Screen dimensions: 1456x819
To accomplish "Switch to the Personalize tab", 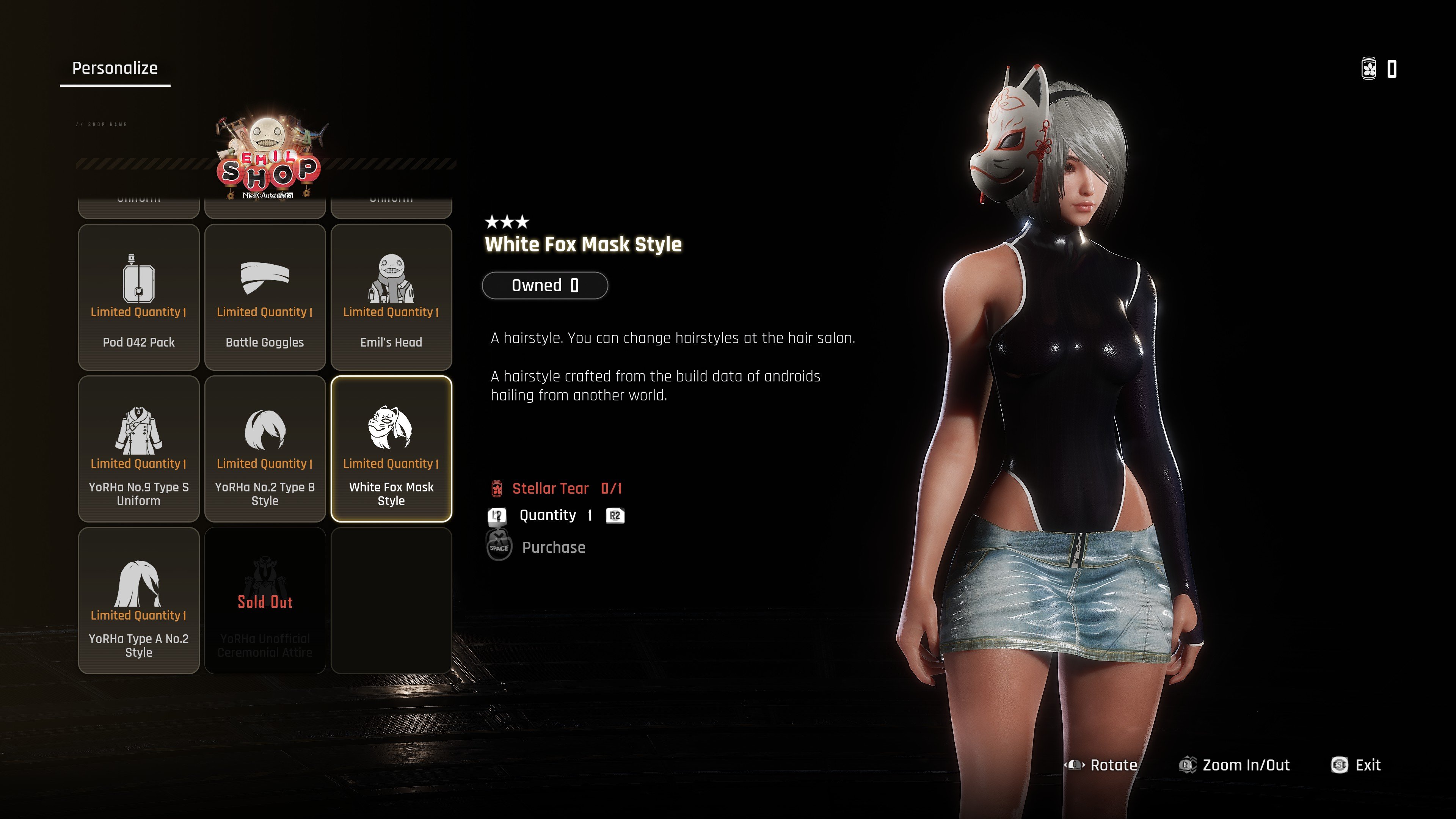I will [115, 68].
